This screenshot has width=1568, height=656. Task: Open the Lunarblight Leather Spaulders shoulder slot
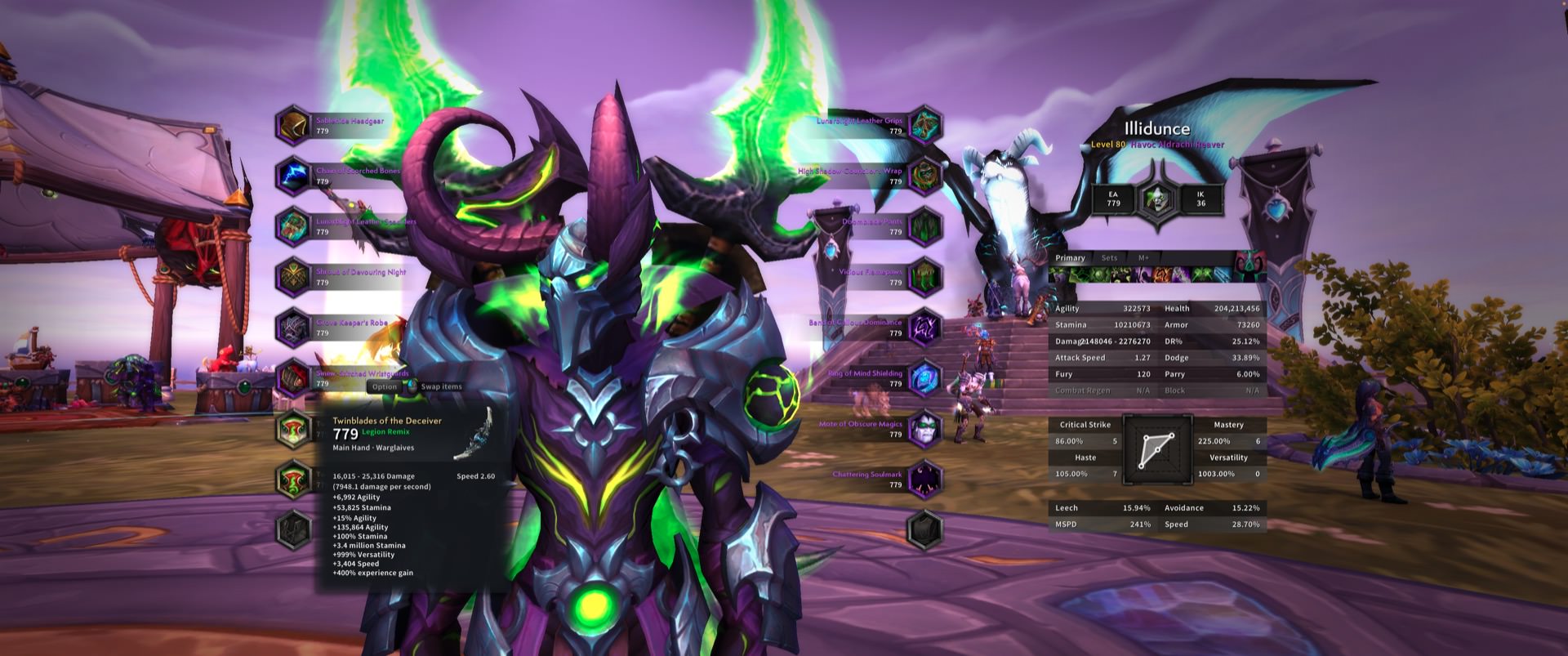[x=293, y=226]
